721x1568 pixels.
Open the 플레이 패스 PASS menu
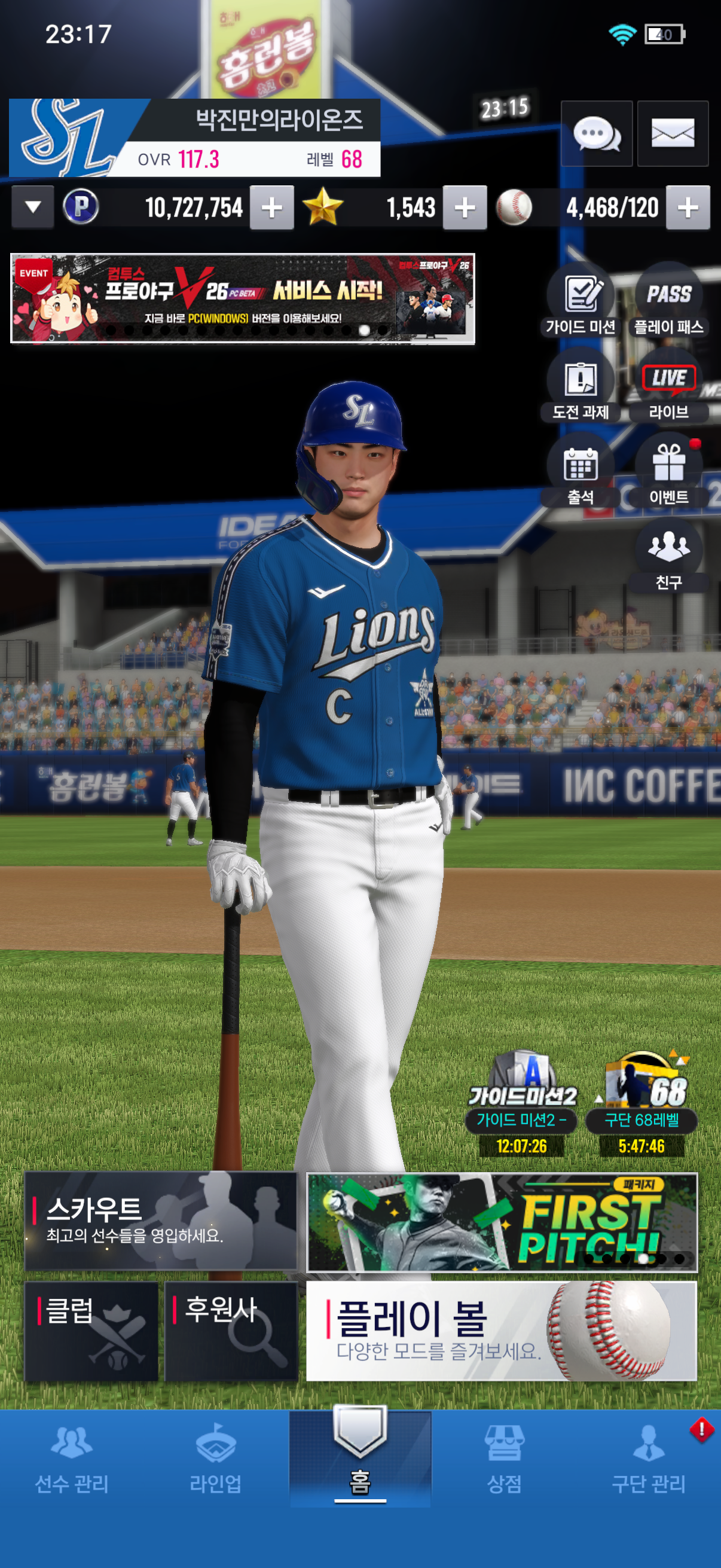[668, 302]
